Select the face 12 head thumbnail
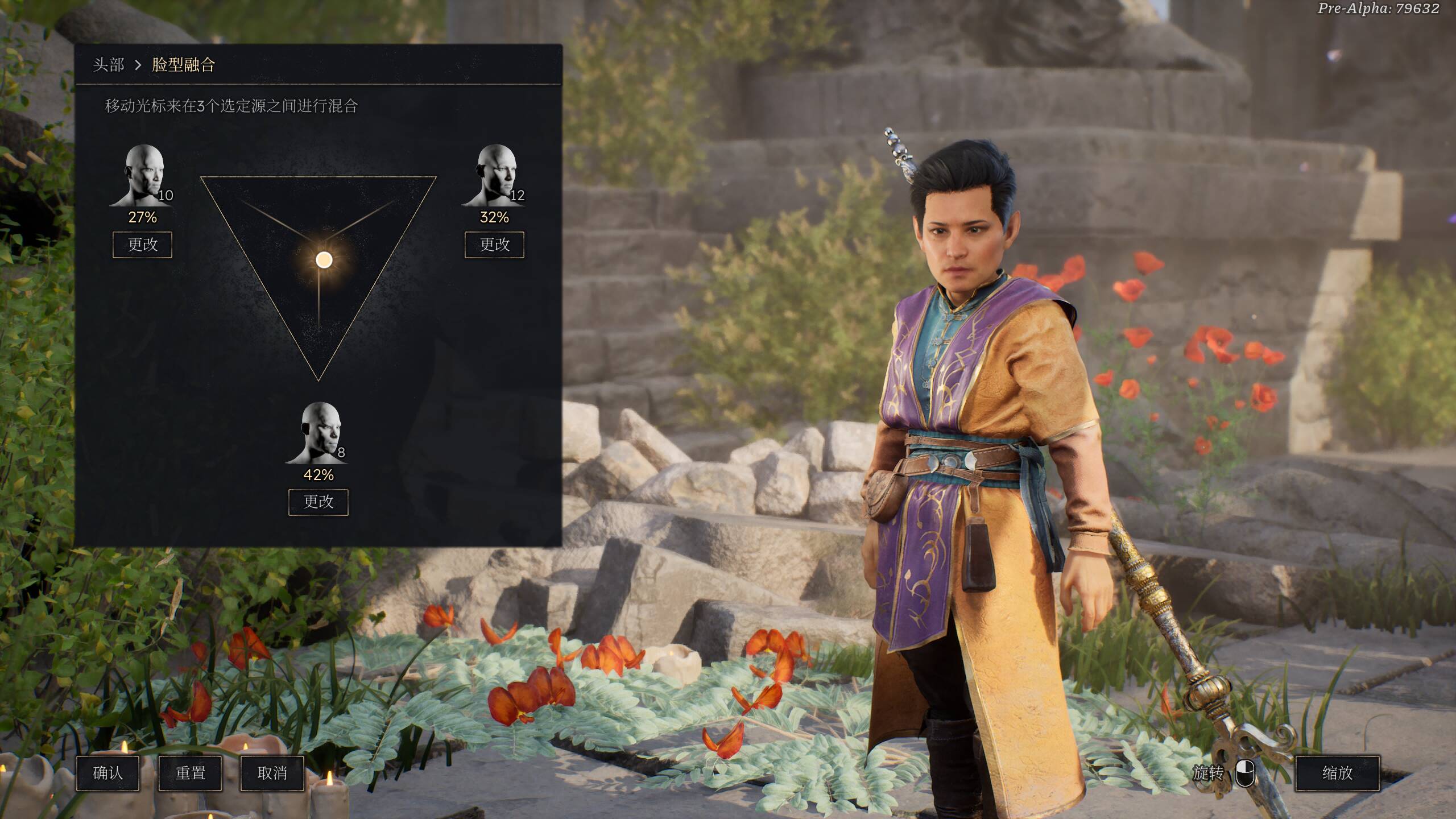The width and height of the screenshot is (1456, 819). coord(494,175)
